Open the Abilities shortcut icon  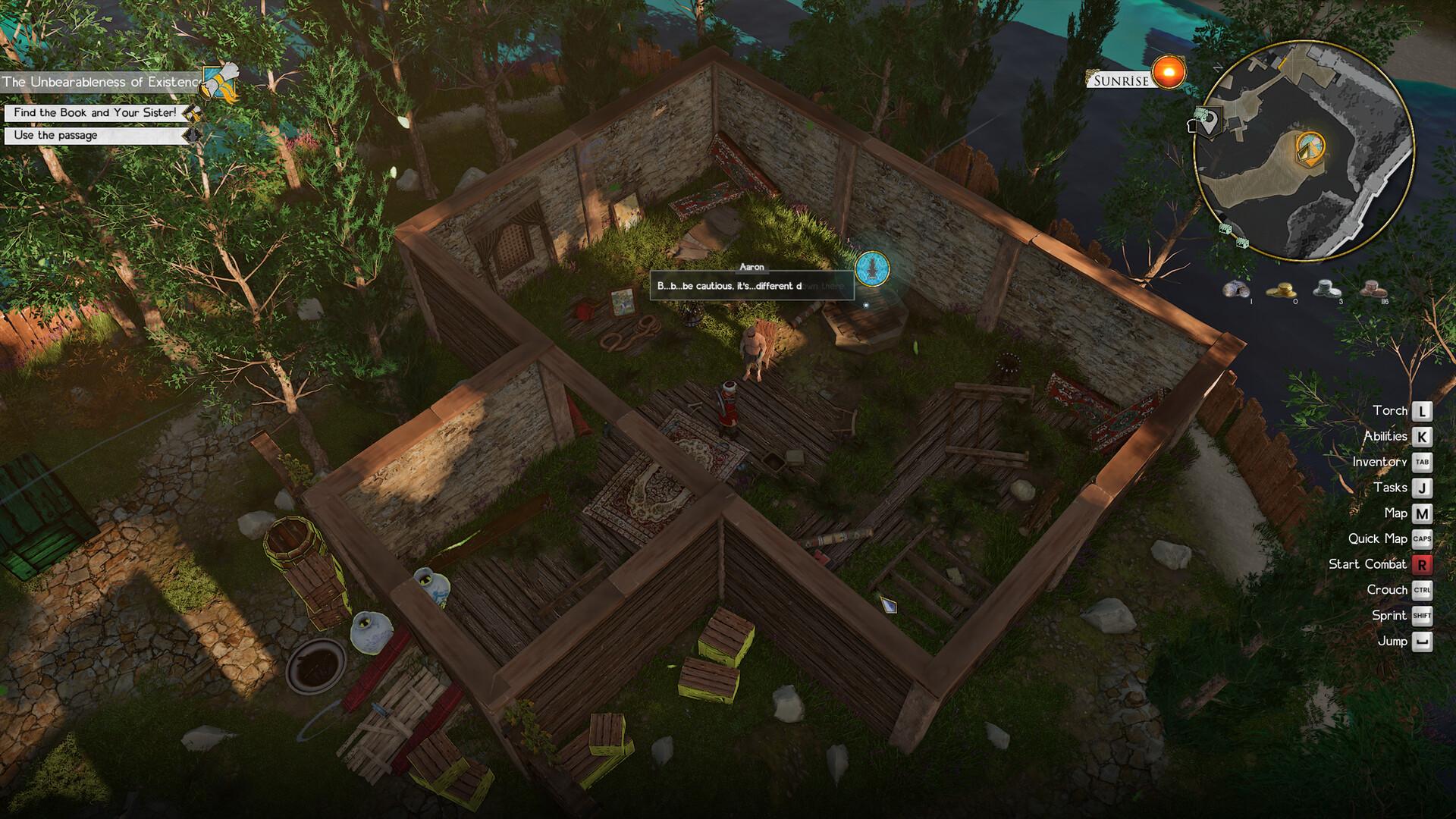pyautogui.click(x=1422, y=436)
